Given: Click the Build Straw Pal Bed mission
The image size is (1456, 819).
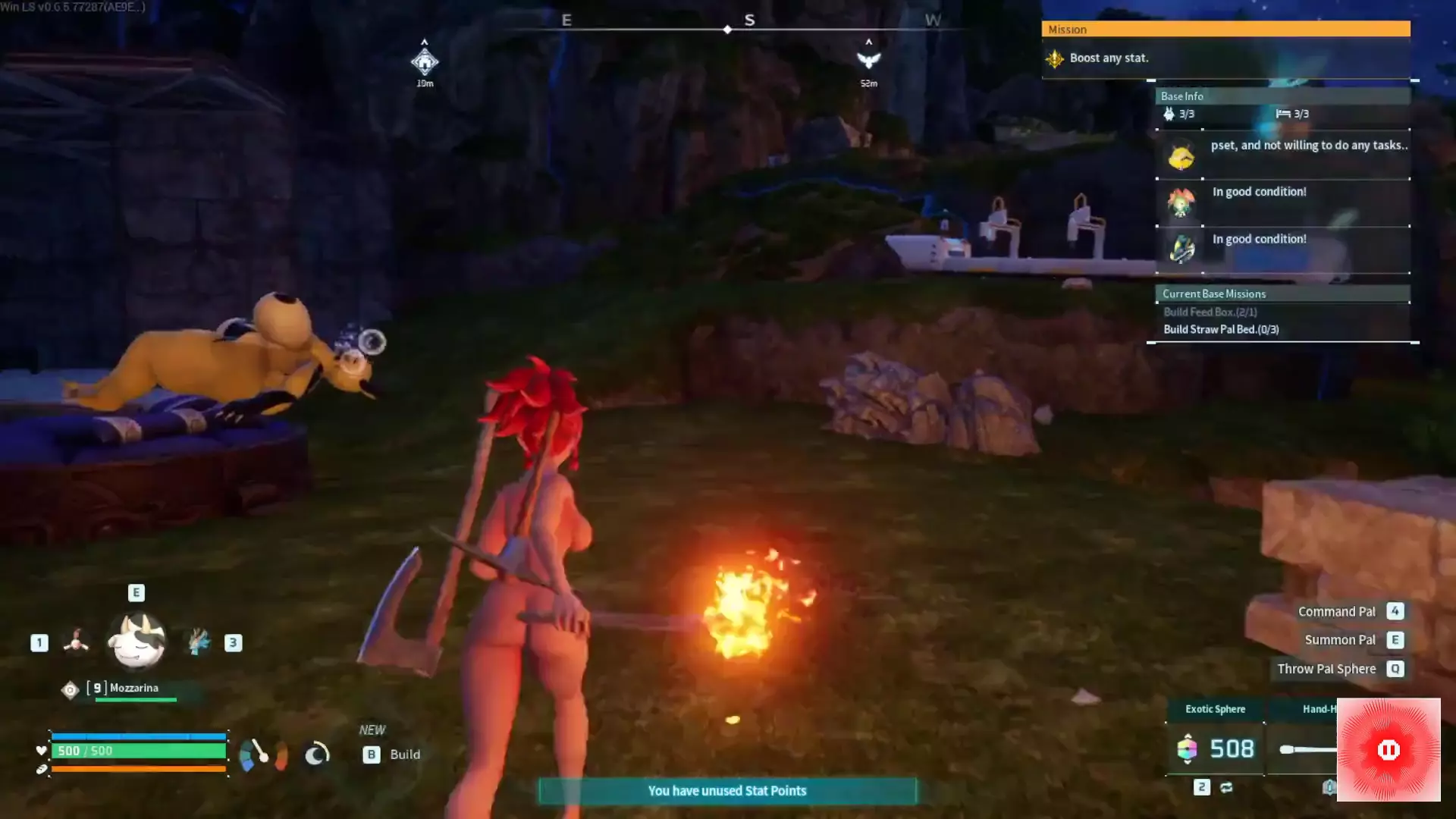Looking at the screenshot, I should 1221,330.
